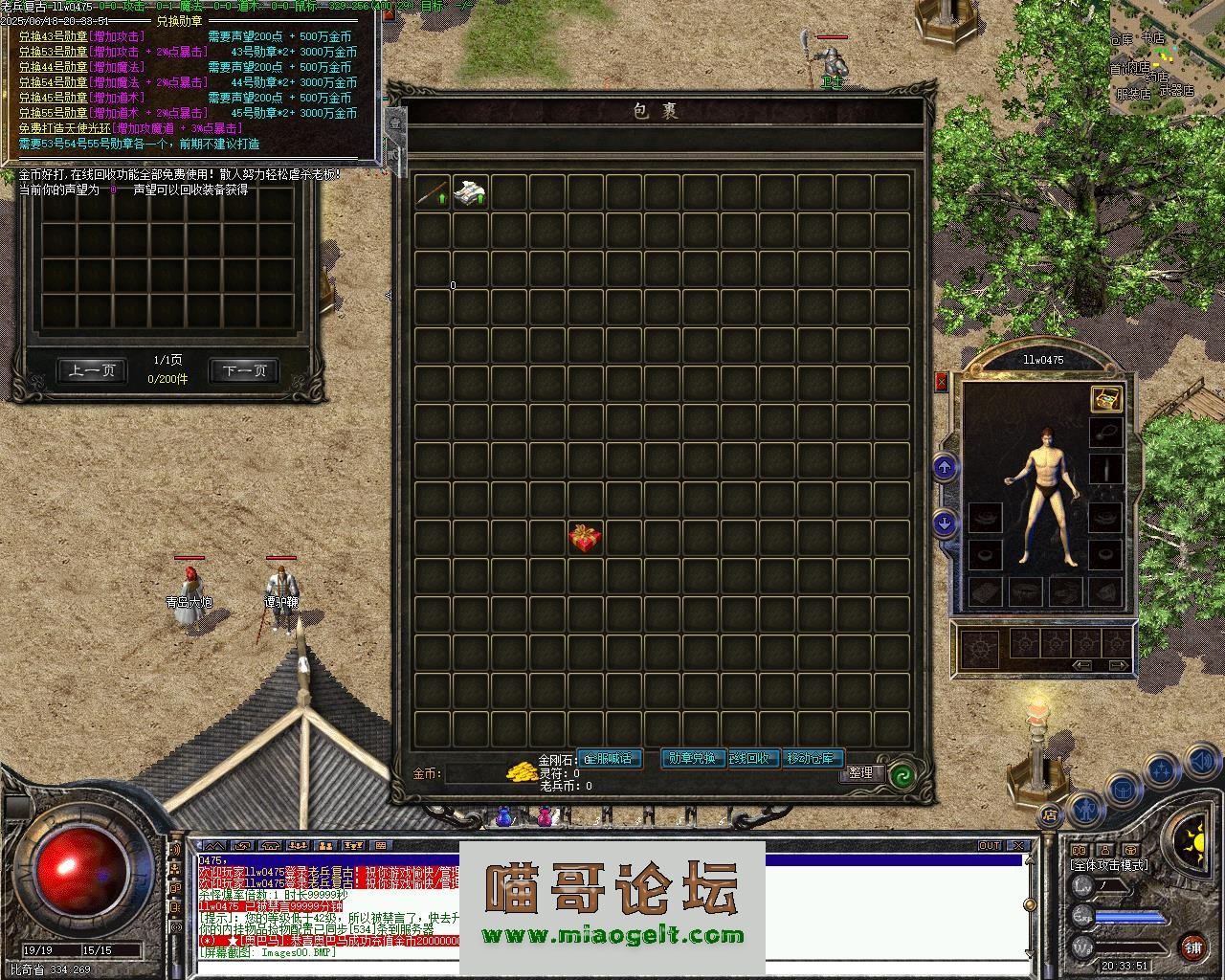Click the 全服喊话 server shout button
Screen dimensions: 1225x980
[609, 759]
